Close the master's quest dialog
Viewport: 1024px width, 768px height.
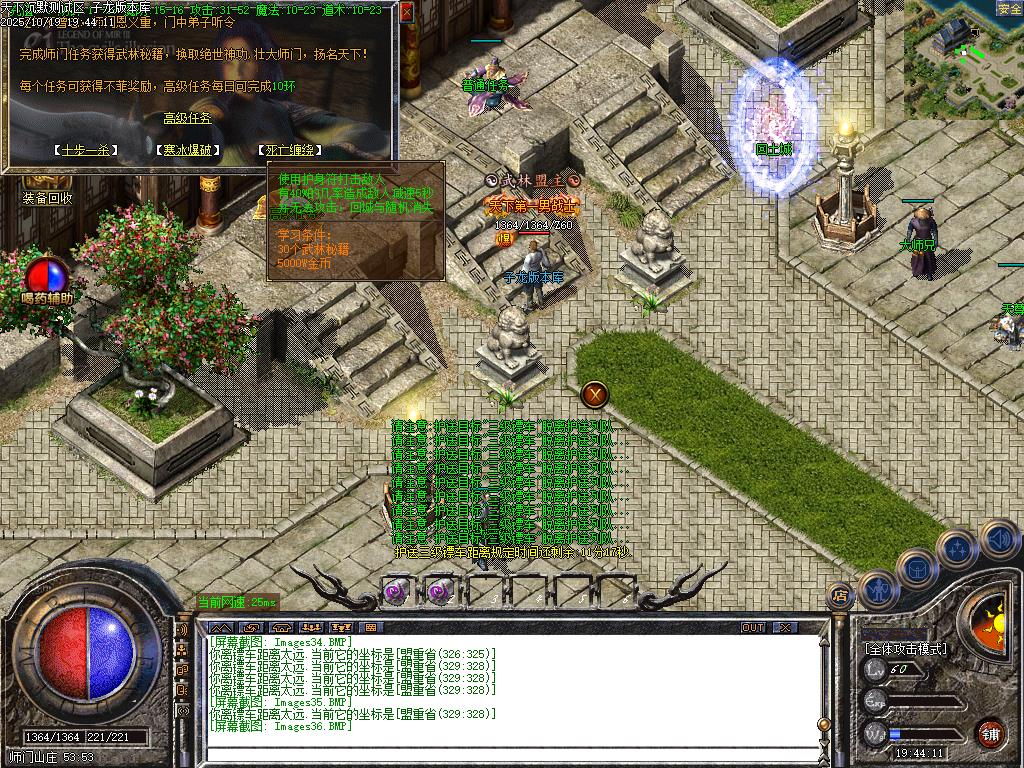407,13
